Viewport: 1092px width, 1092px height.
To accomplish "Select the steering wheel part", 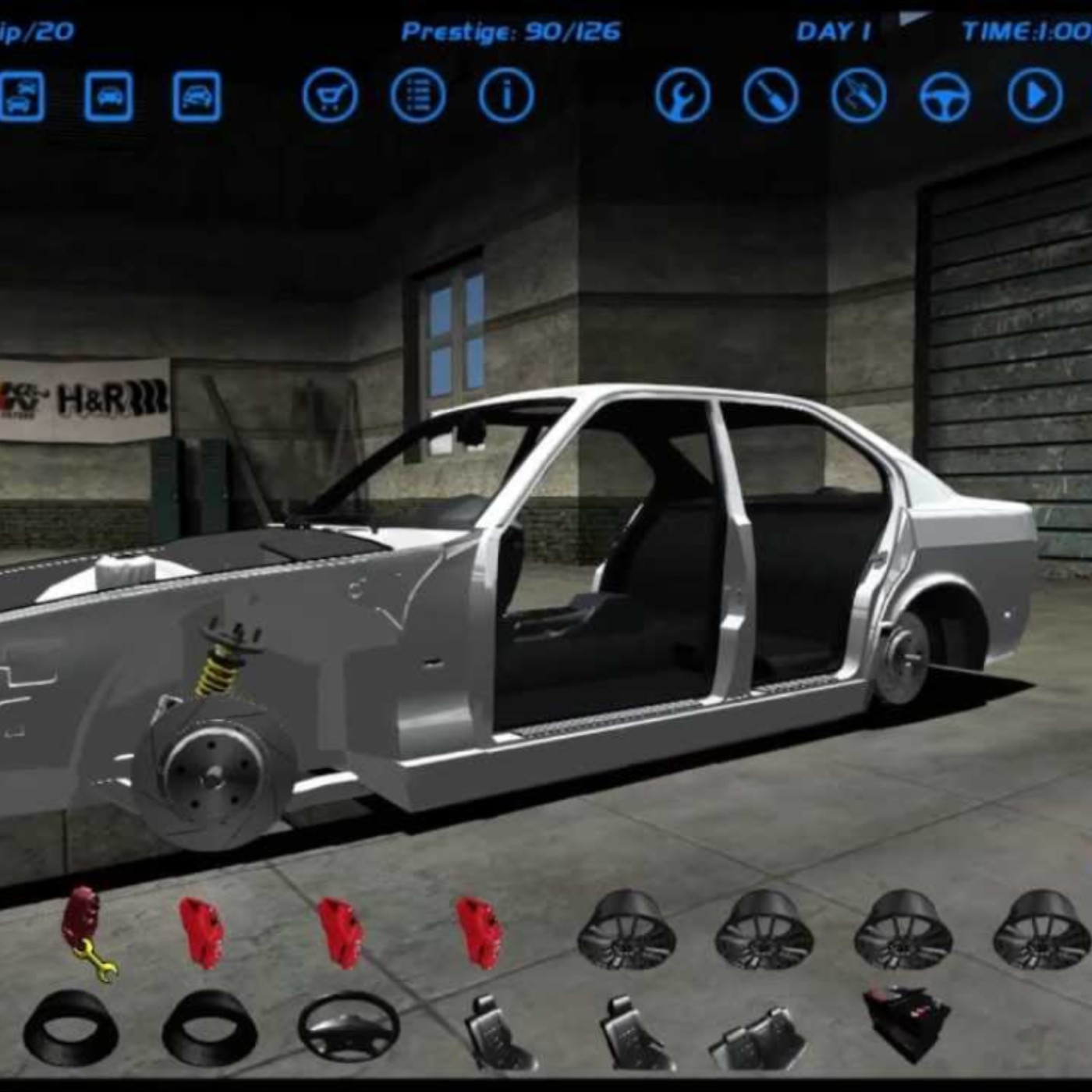I will (348, 1028).
